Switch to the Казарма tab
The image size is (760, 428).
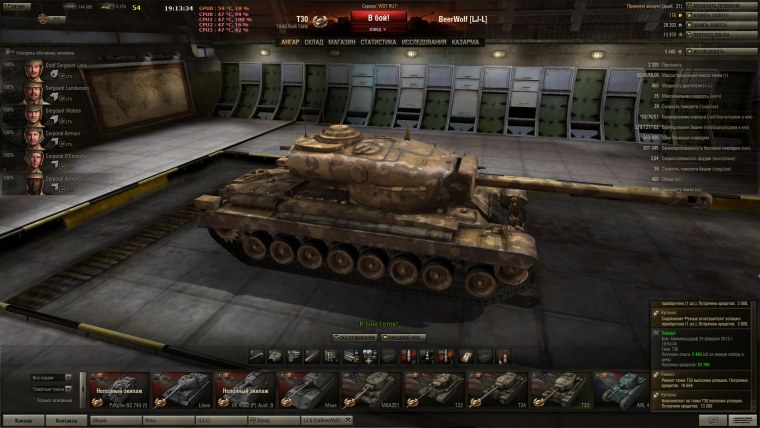point(464,42)
